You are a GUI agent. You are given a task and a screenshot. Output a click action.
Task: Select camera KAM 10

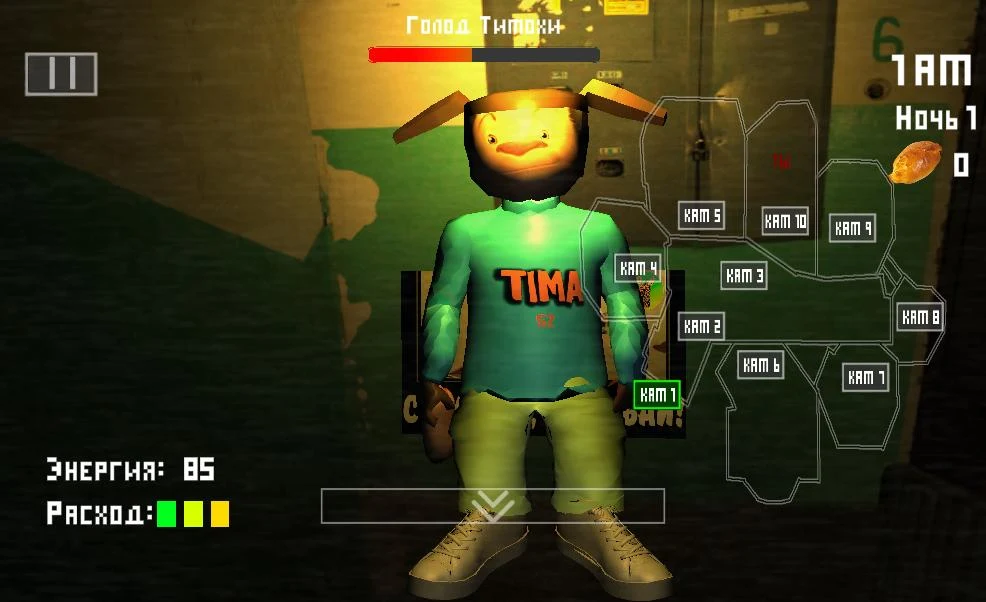[785, 221]
